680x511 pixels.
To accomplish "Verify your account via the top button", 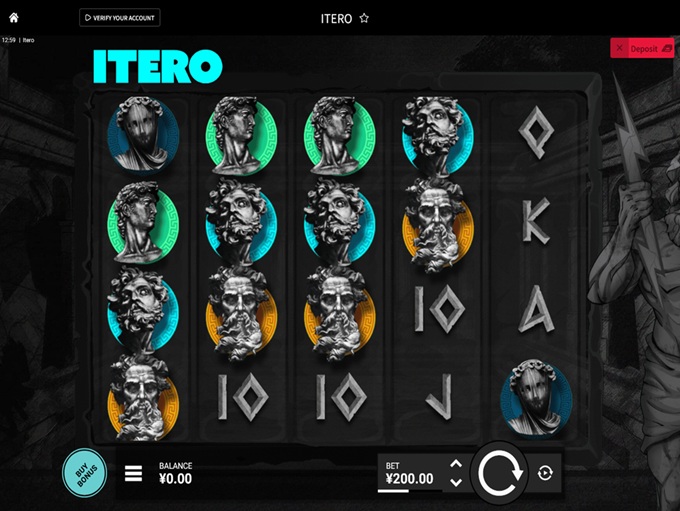I will [x=120, y=18].
